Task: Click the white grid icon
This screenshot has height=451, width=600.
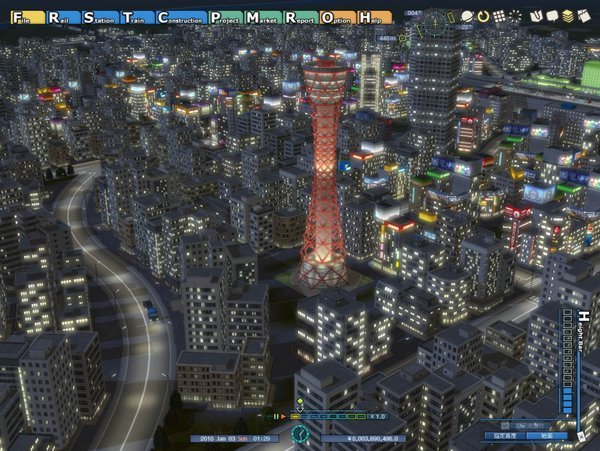Action: pos(498,17)
